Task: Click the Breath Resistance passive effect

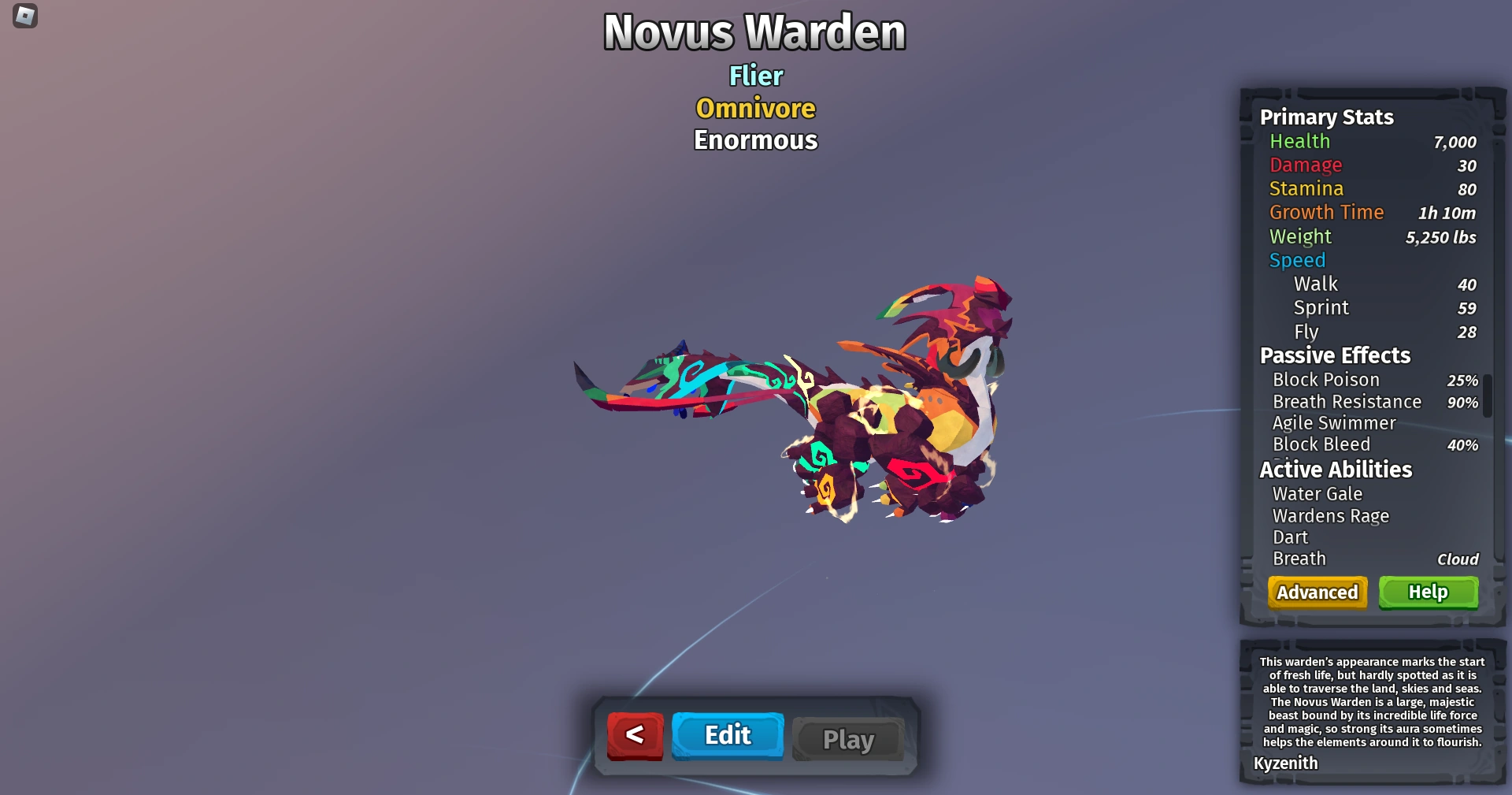Action: (1347, 401)
